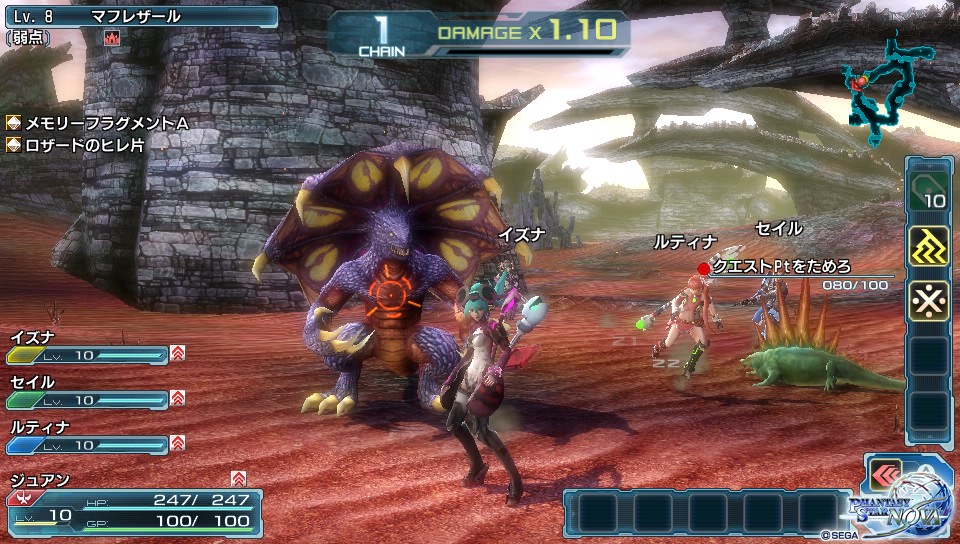The width and height of the screenshot is (960, 544).
Task: Click the ロザードのヒレ片 item drop entry
Action: (84, 145)
